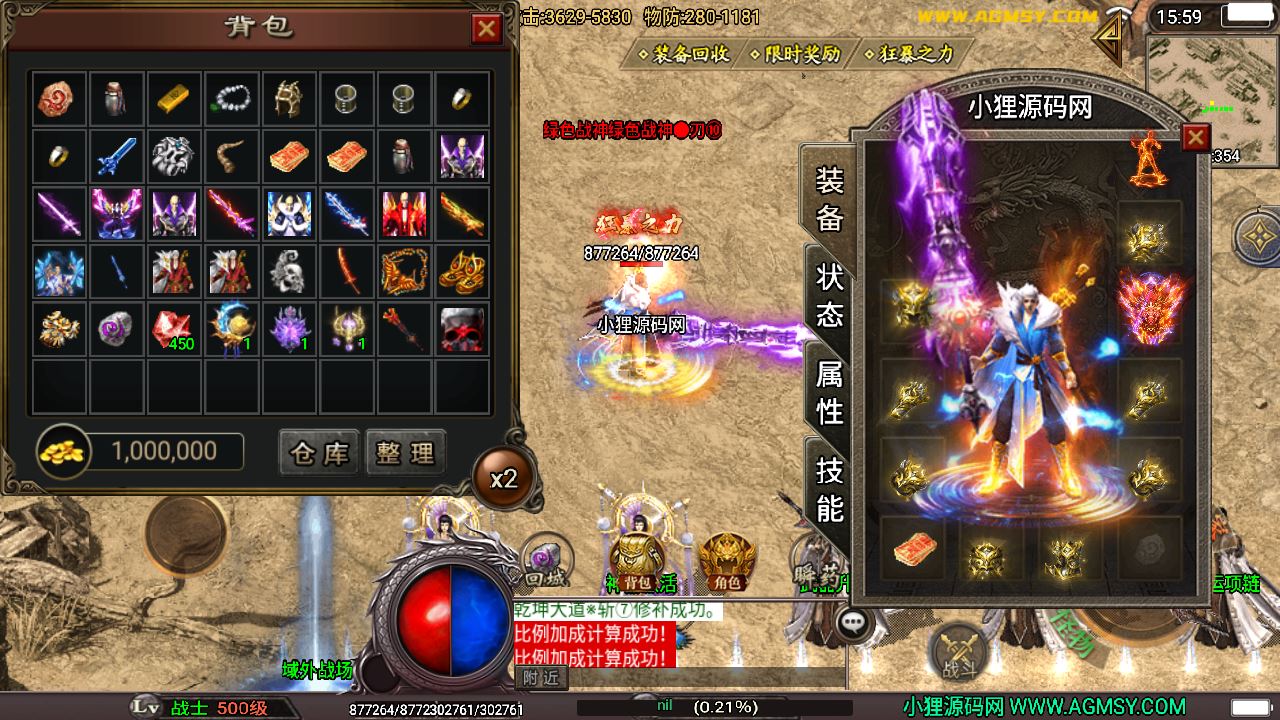The image size is (1280, 720).
Task: Open 装备回收 equipment recycling
Action: point(690,54)
